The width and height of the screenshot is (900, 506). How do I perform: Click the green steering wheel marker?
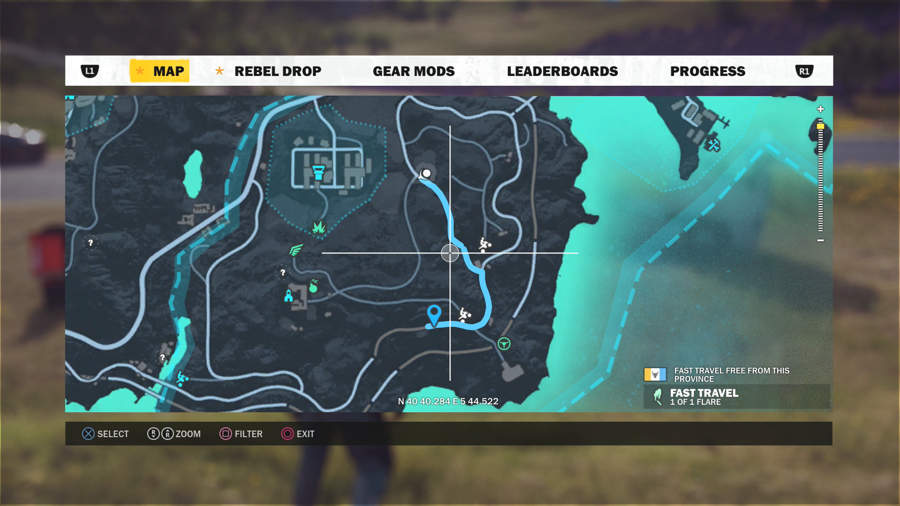coord(505,344)
